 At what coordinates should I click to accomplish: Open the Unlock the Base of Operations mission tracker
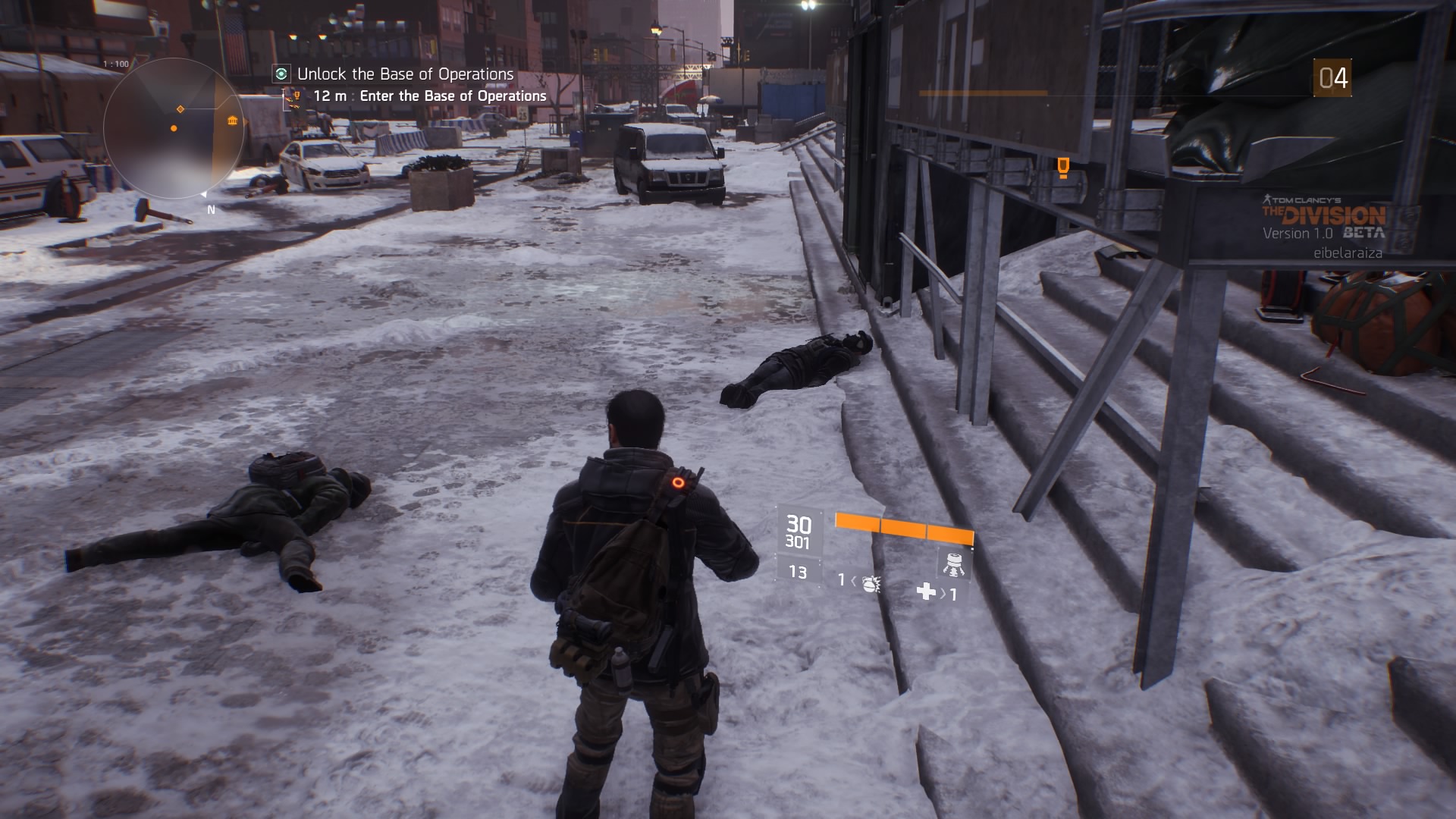405,74
